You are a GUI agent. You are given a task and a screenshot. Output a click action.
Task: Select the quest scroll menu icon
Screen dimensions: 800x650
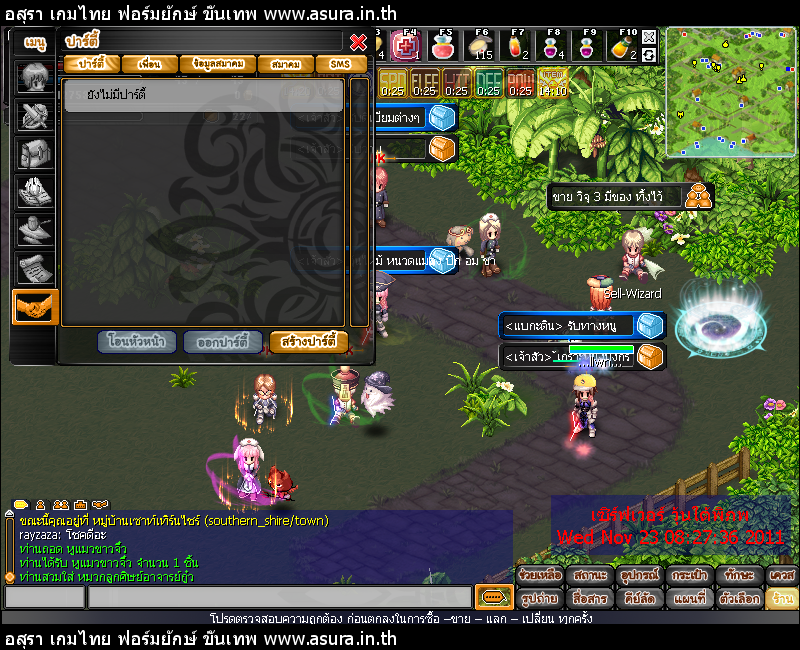pyautogui.click(x=35, y=267)
